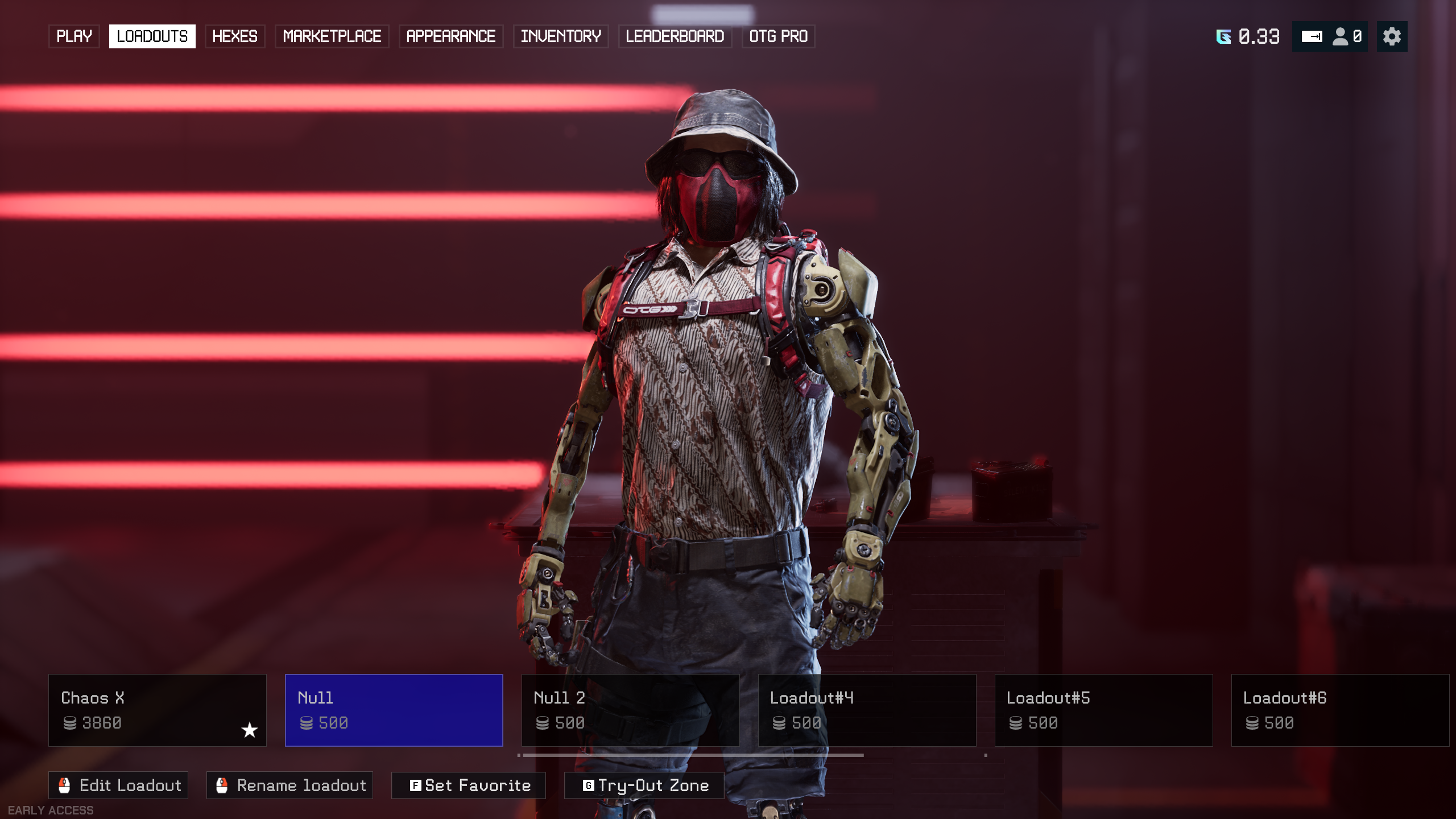Open settings via the gear icon
This screenshot has height=819, width=1456.
point(1392,36)
